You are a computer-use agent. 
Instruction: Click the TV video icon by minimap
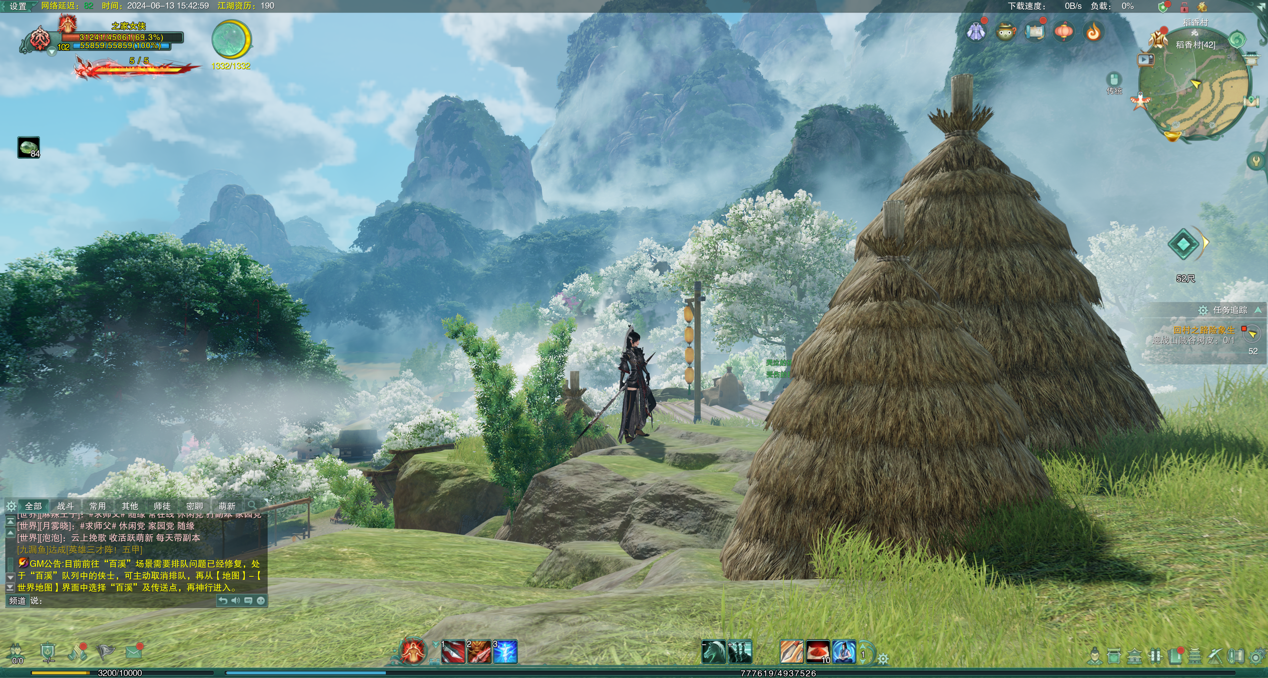click(x=1146, y=60)
